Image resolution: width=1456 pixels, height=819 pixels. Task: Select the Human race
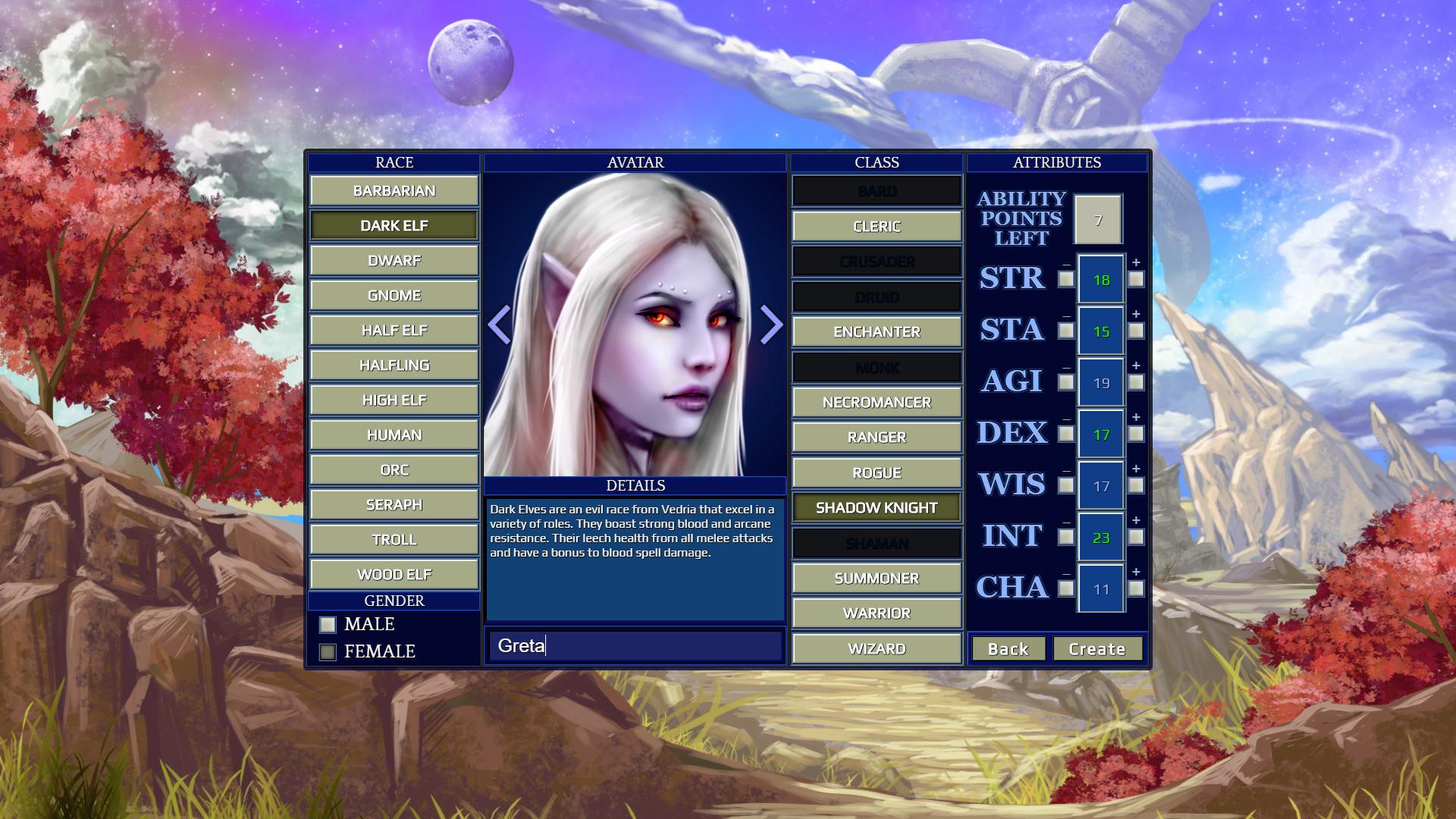394,435
